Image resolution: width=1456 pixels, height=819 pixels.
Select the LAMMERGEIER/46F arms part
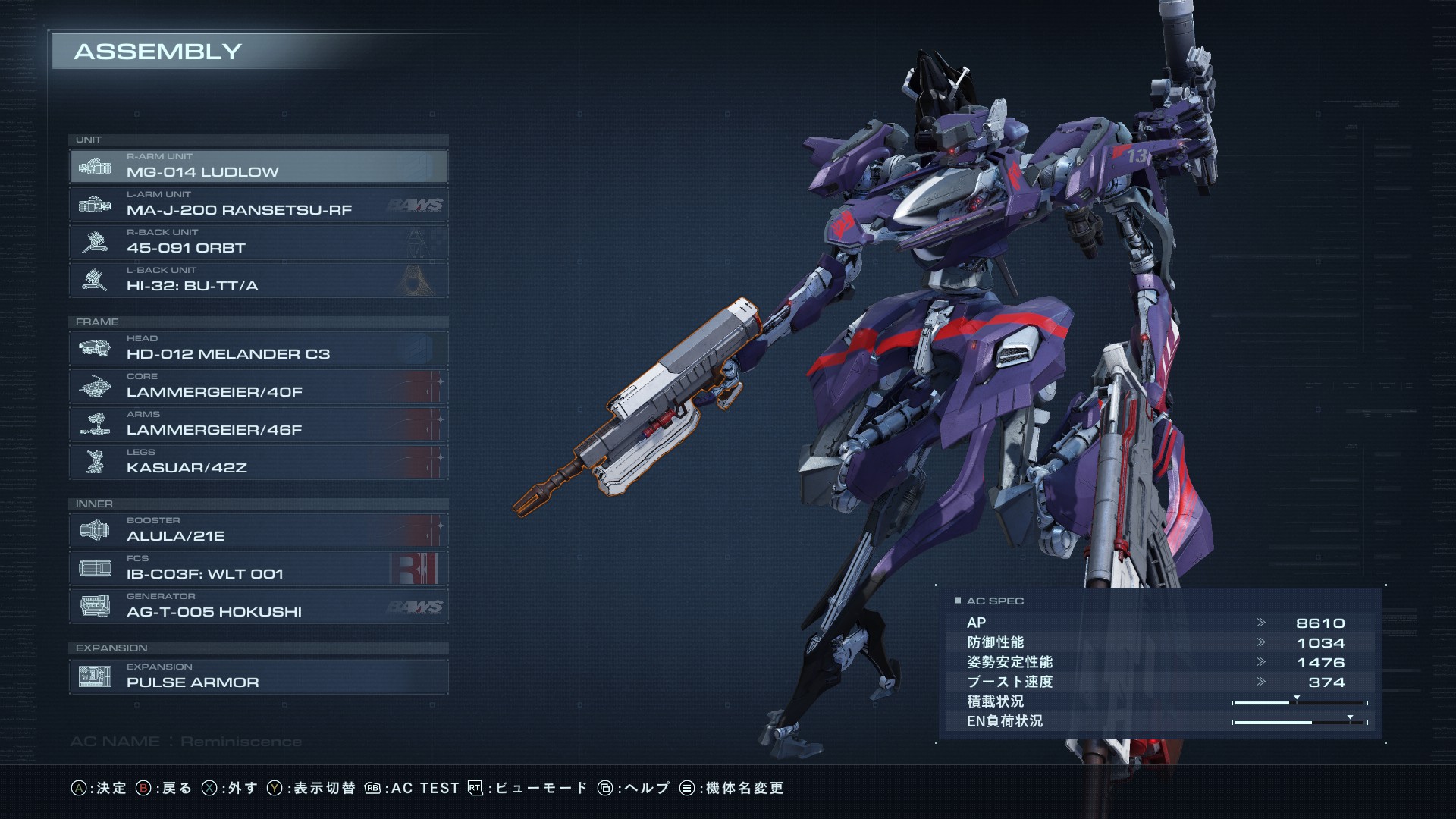pyautogui.click(x=258, y=424)
